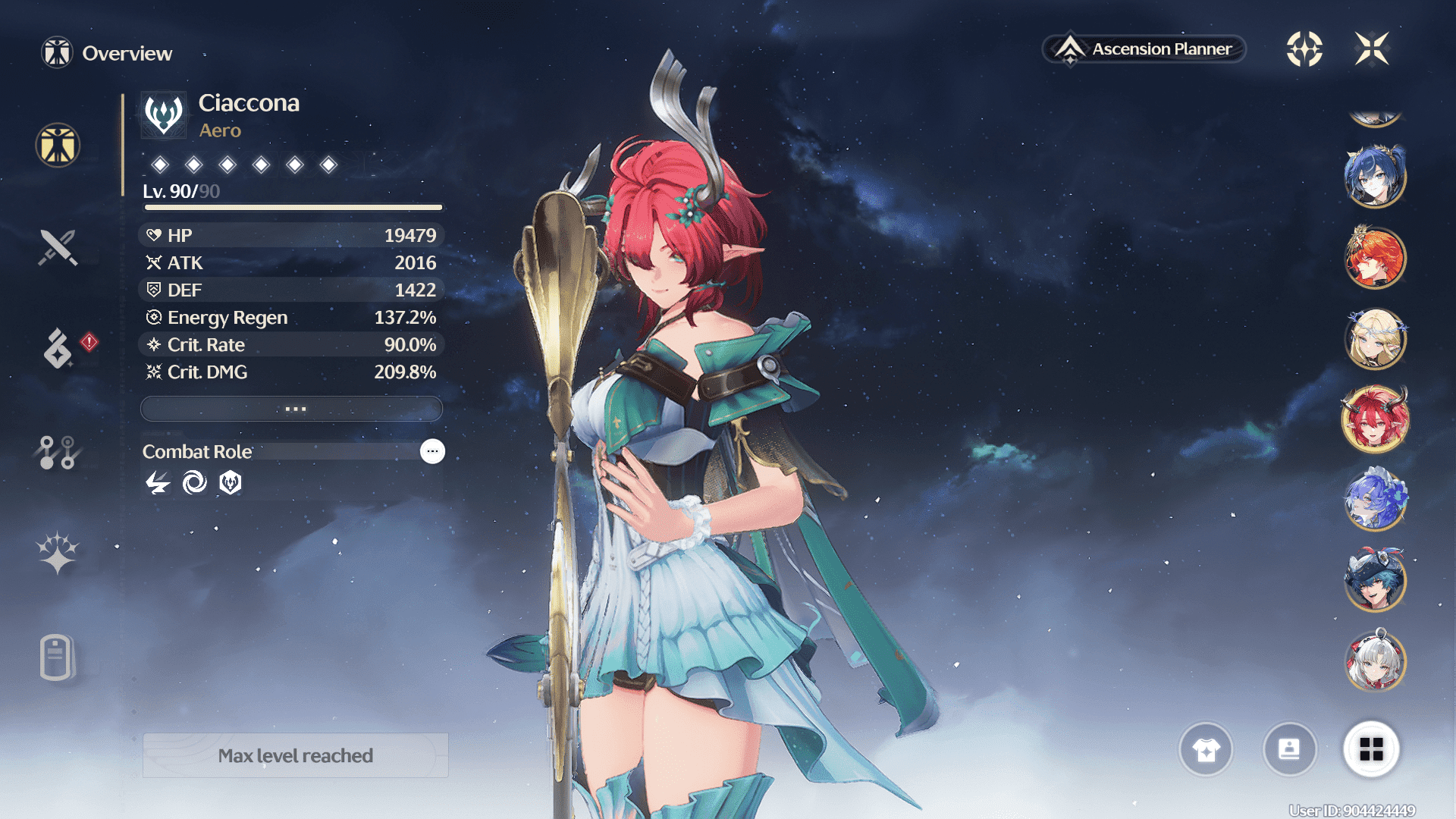Select the character wearing a pirate hat

click(1375, 580)
